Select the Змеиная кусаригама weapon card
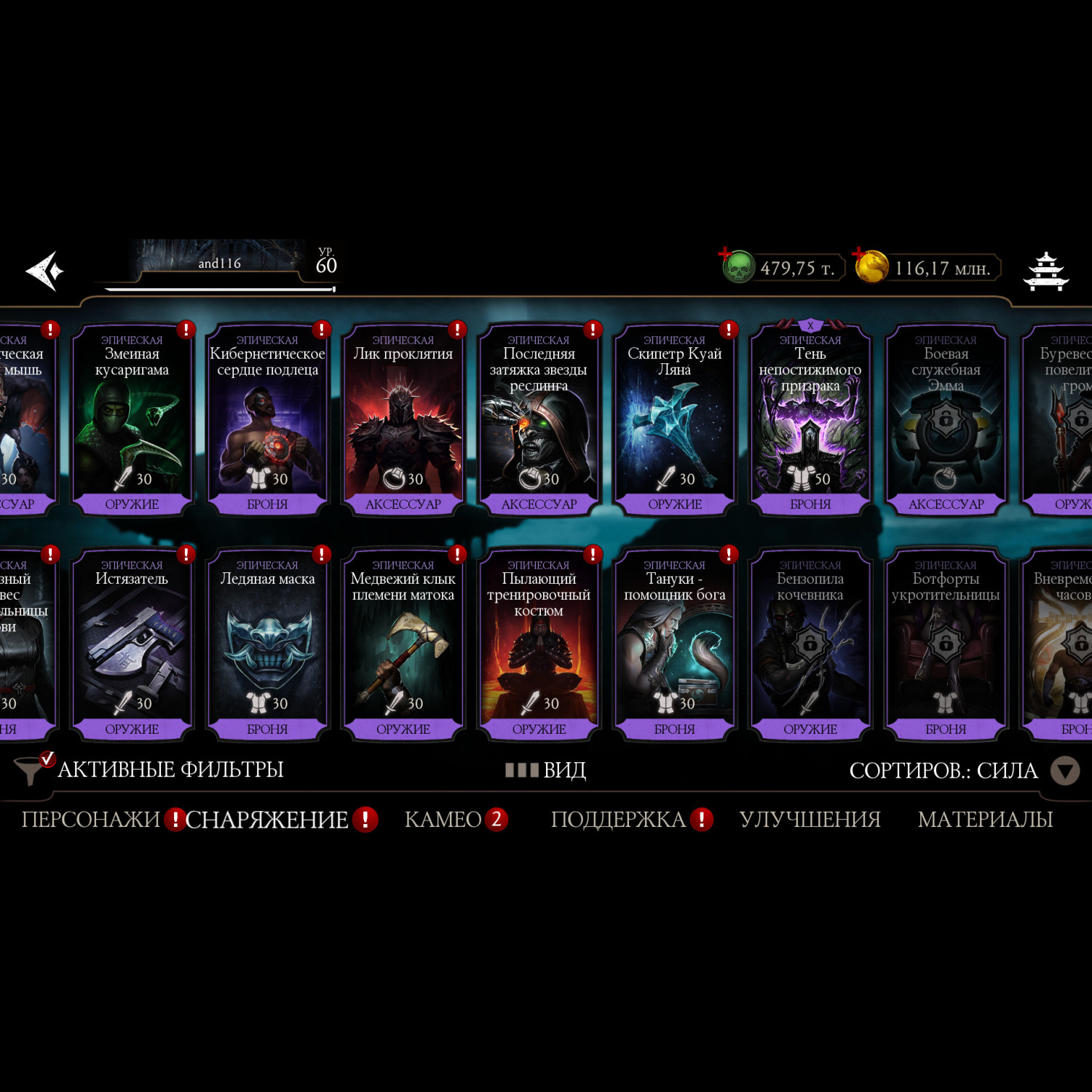The image size is (1092, 1092). click(132, 420)
